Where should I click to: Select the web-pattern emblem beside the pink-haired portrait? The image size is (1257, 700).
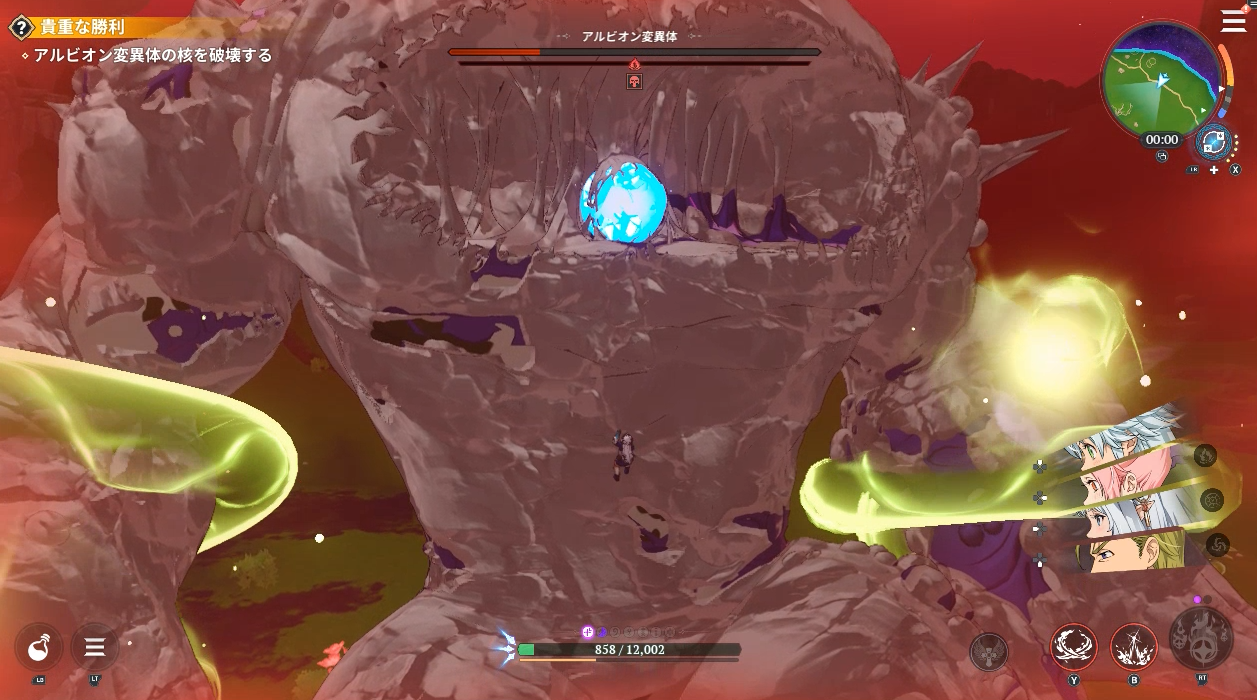tap(1211, 500)
